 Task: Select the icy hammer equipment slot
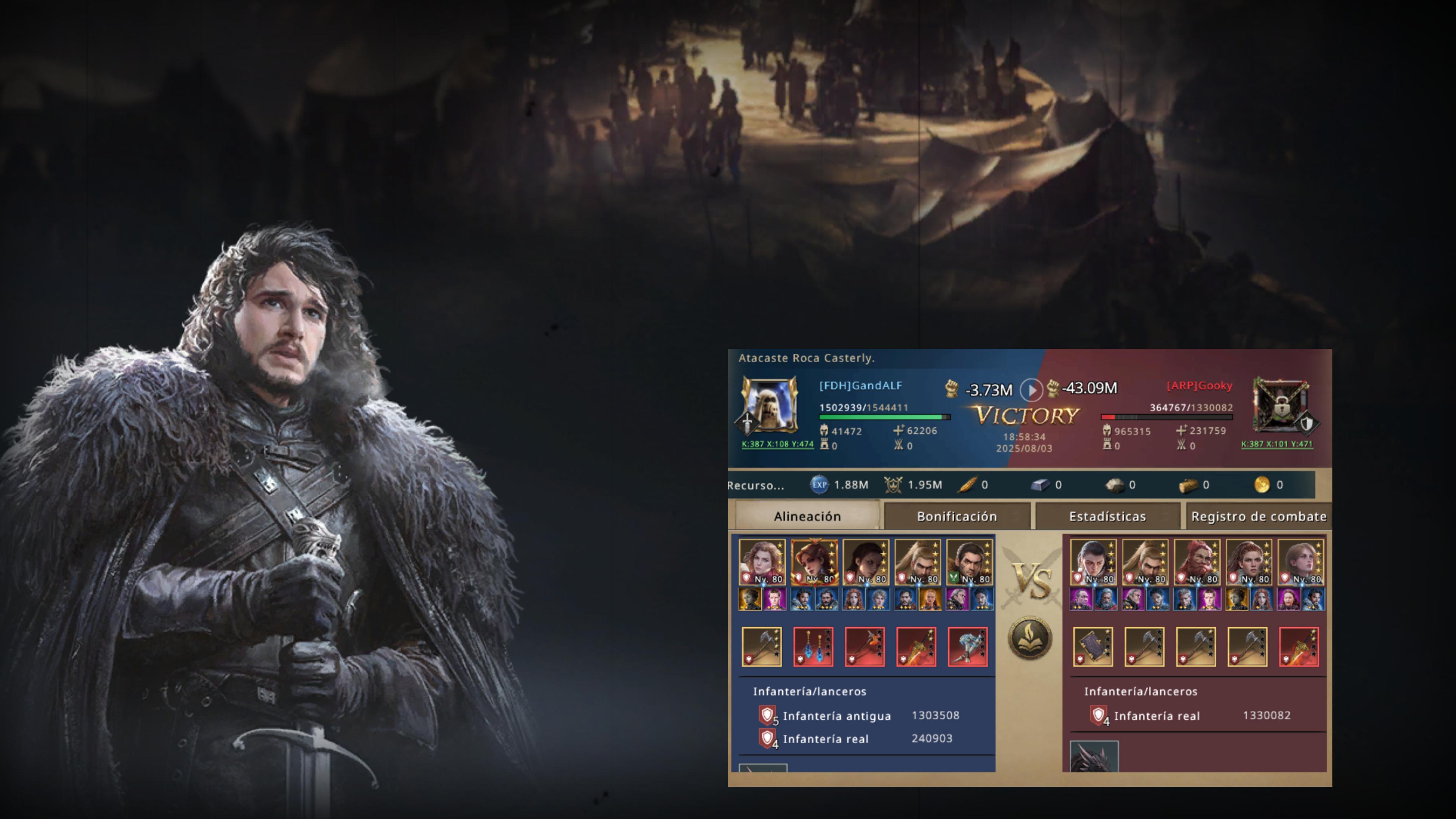click(x=967, y=646)
